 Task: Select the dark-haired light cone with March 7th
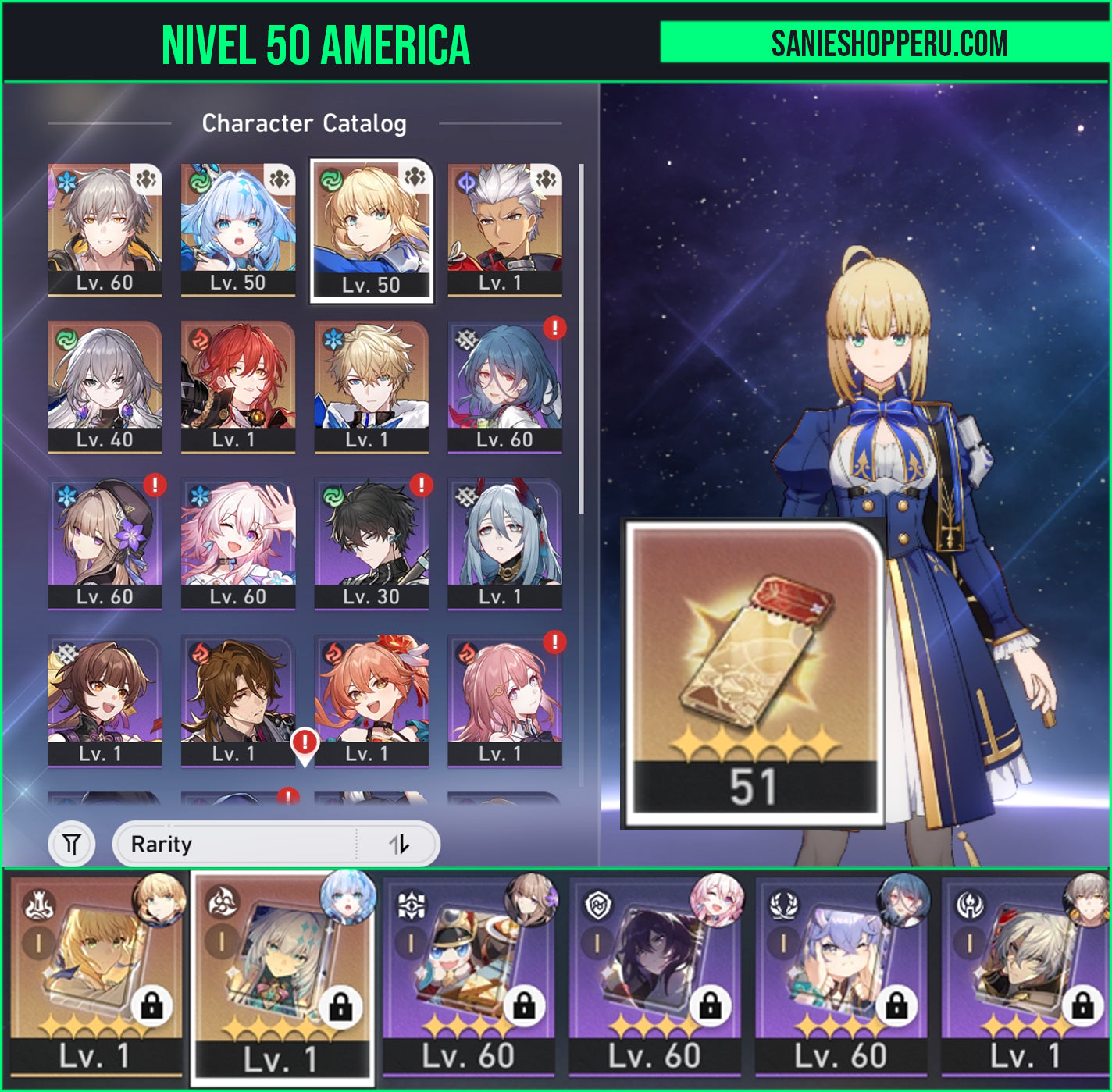(x=654, y=976)
